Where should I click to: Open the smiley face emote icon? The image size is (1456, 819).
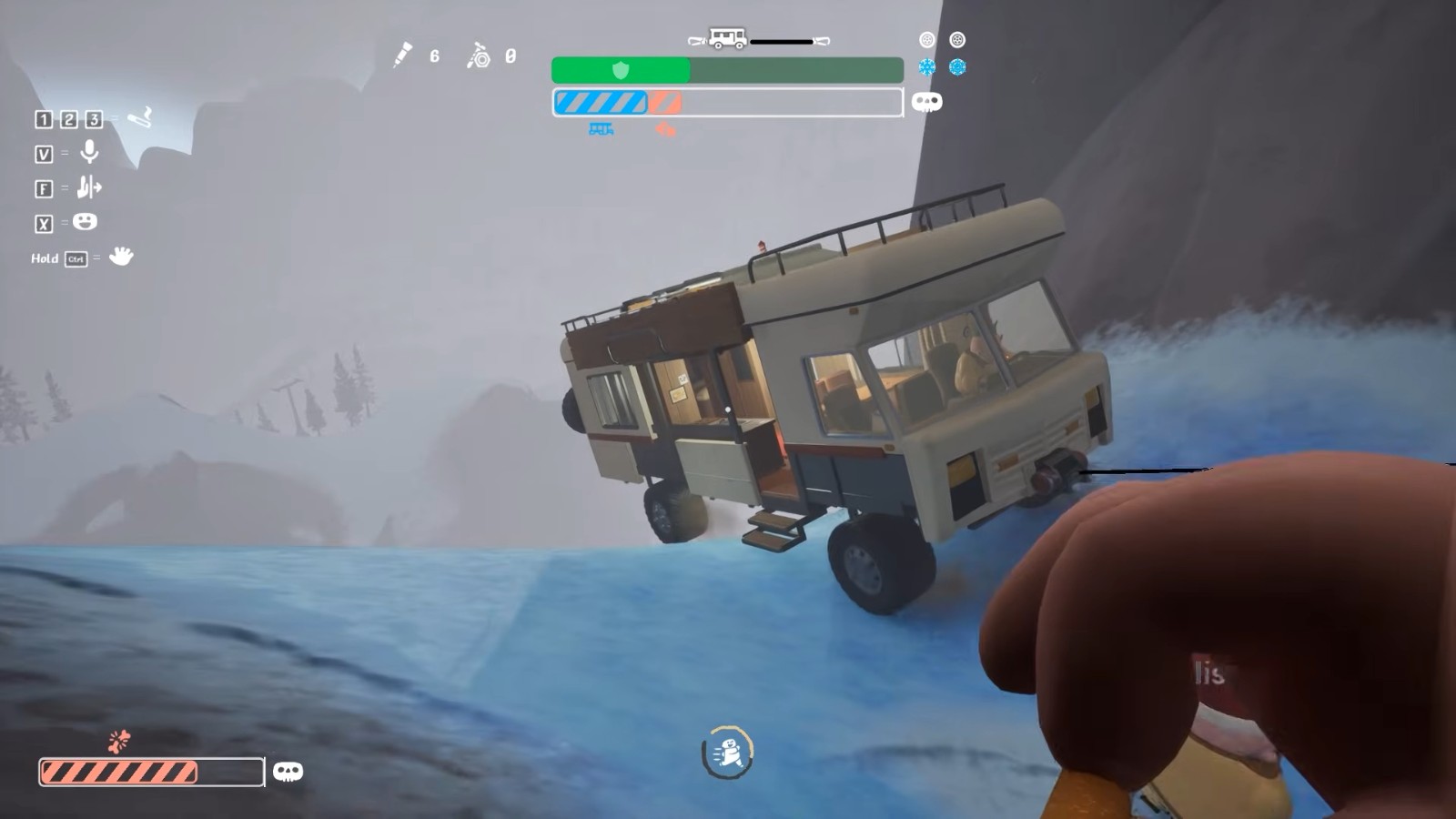[x=85, y=221]
